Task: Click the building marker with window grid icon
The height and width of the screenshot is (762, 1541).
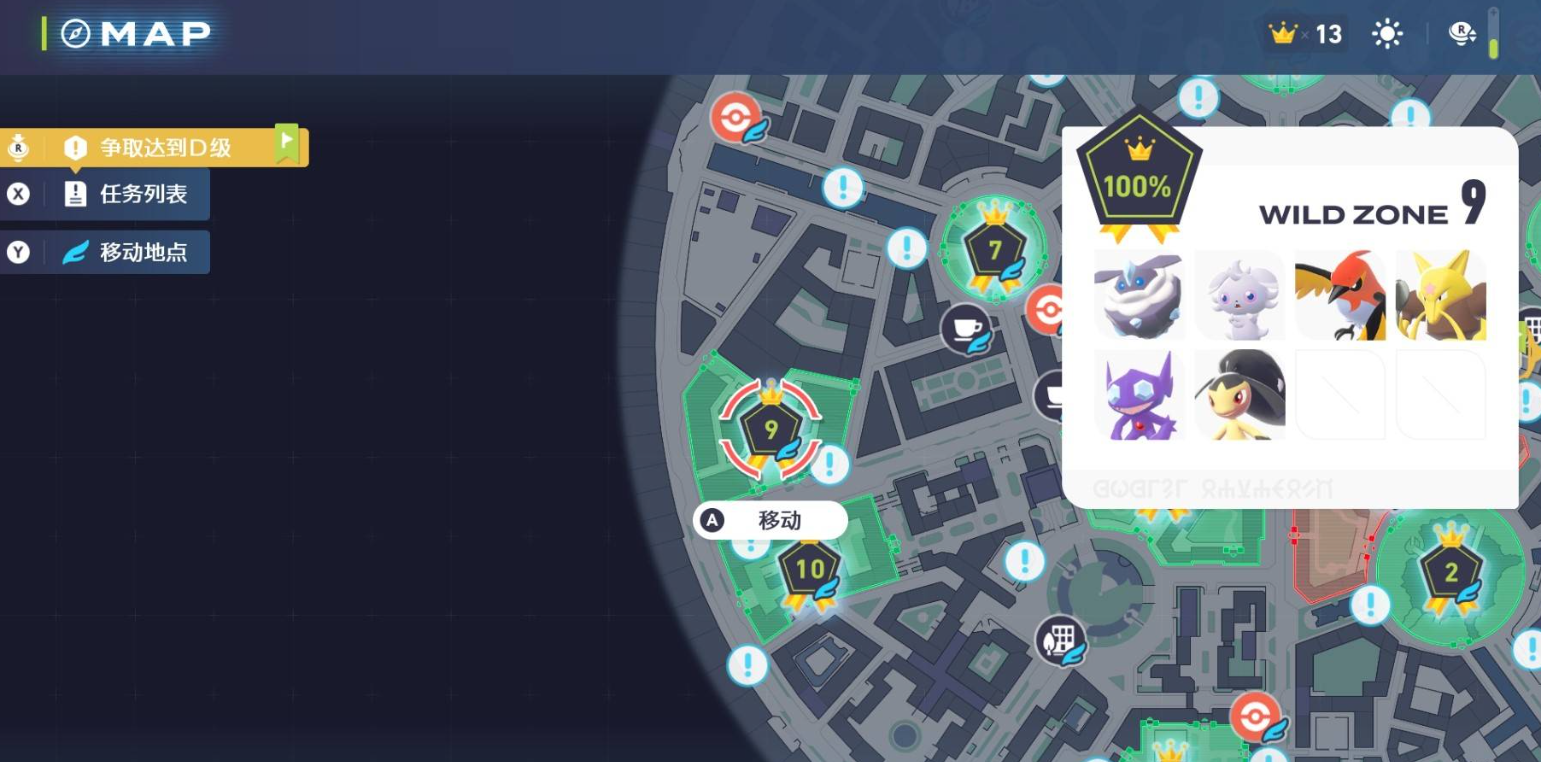Action: (1060, 637)
